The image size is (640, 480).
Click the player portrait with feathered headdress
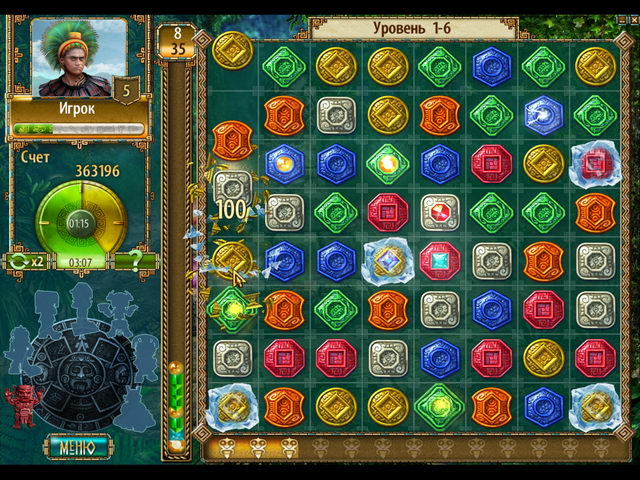[76, 58]
